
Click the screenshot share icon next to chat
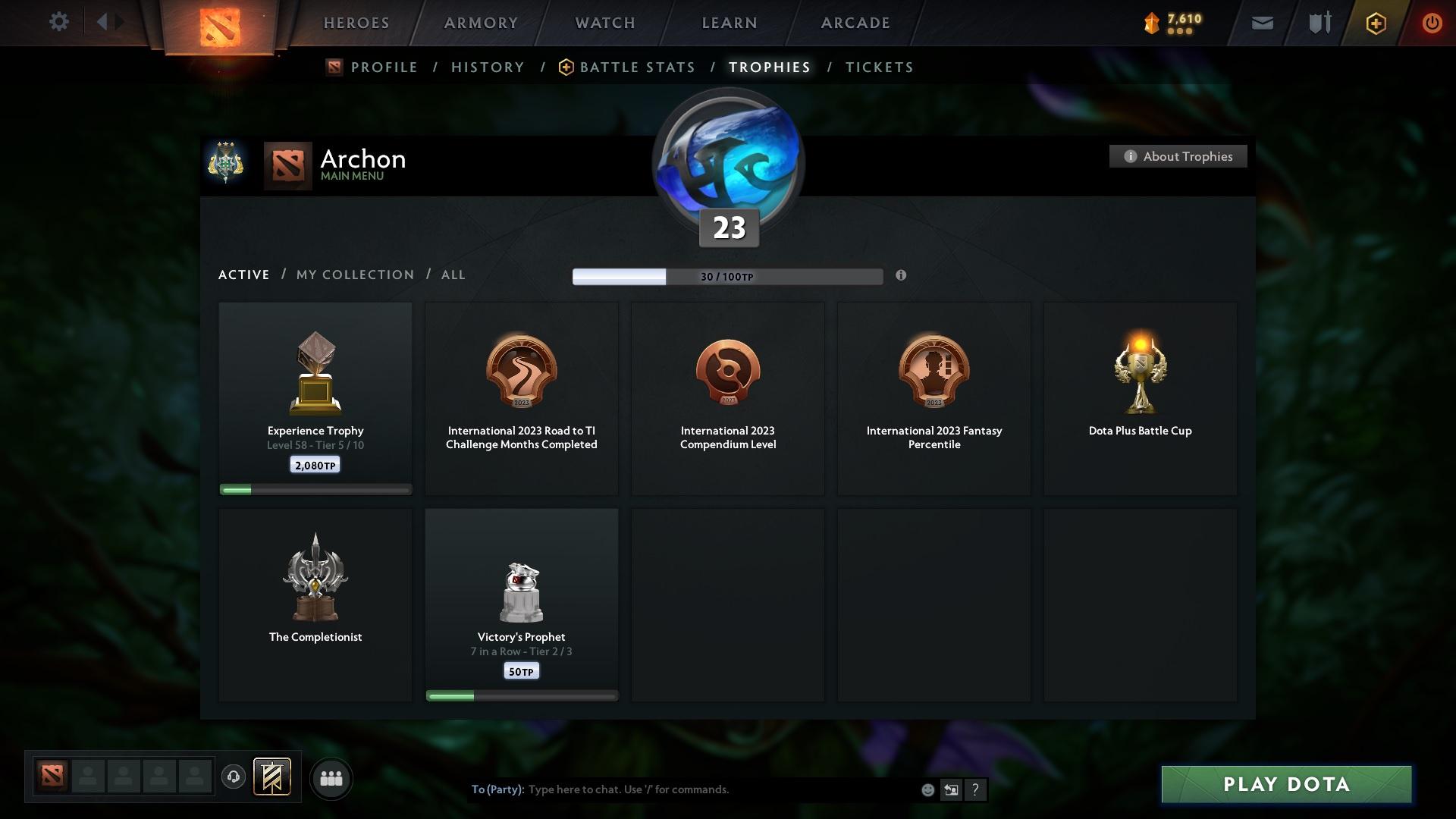click(x=951, y=789)
